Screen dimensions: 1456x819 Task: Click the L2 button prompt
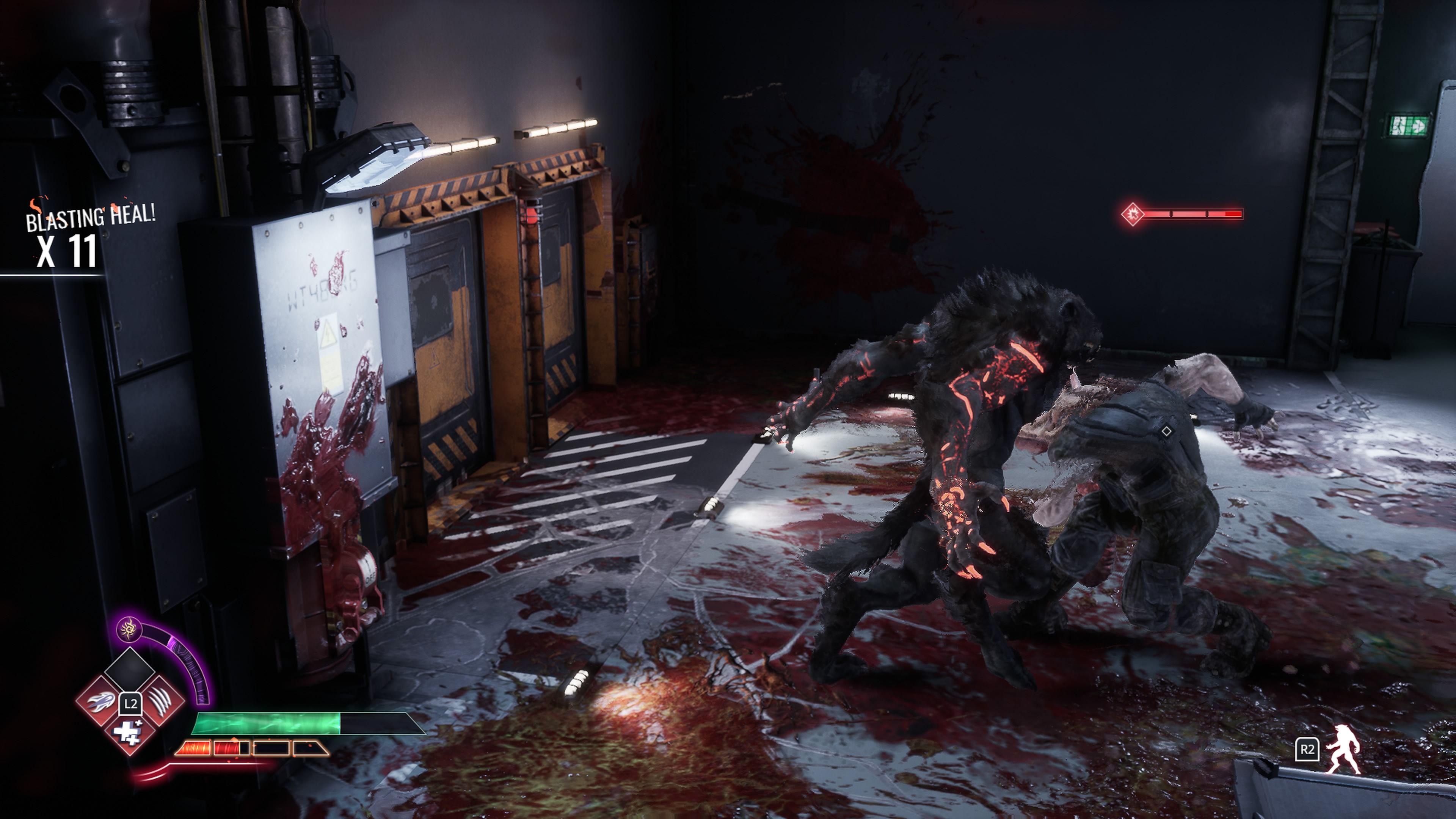(x=130, y=705)
